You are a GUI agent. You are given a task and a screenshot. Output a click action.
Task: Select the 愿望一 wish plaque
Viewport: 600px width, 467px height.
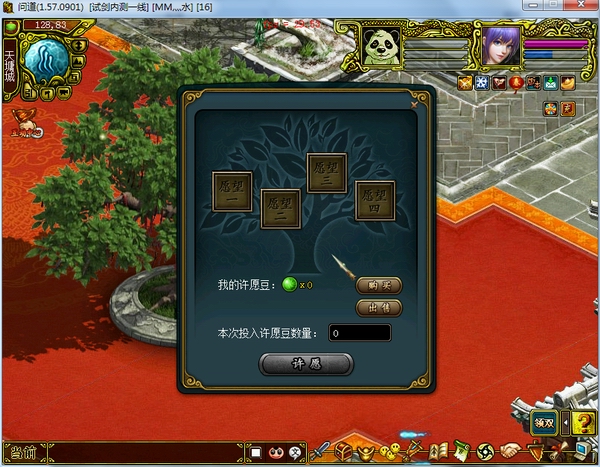pyautogui.click(x=232, y=190)
